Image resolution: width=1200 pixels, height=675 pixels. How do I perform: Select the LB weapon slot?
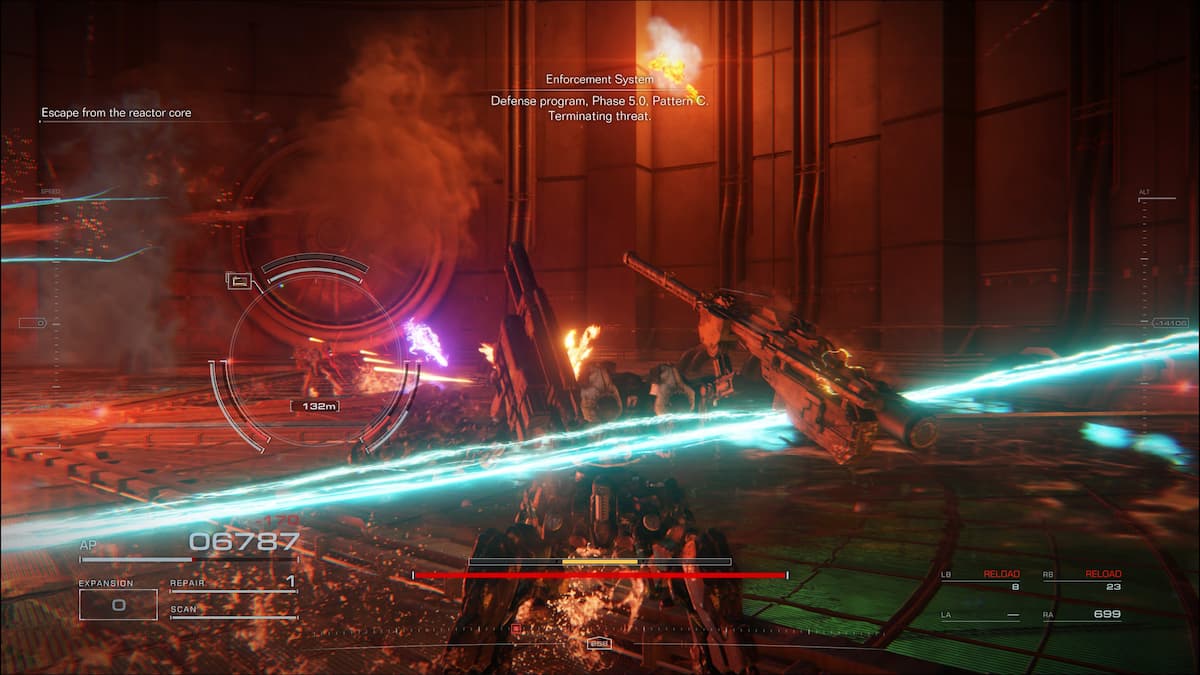point(980,581)
